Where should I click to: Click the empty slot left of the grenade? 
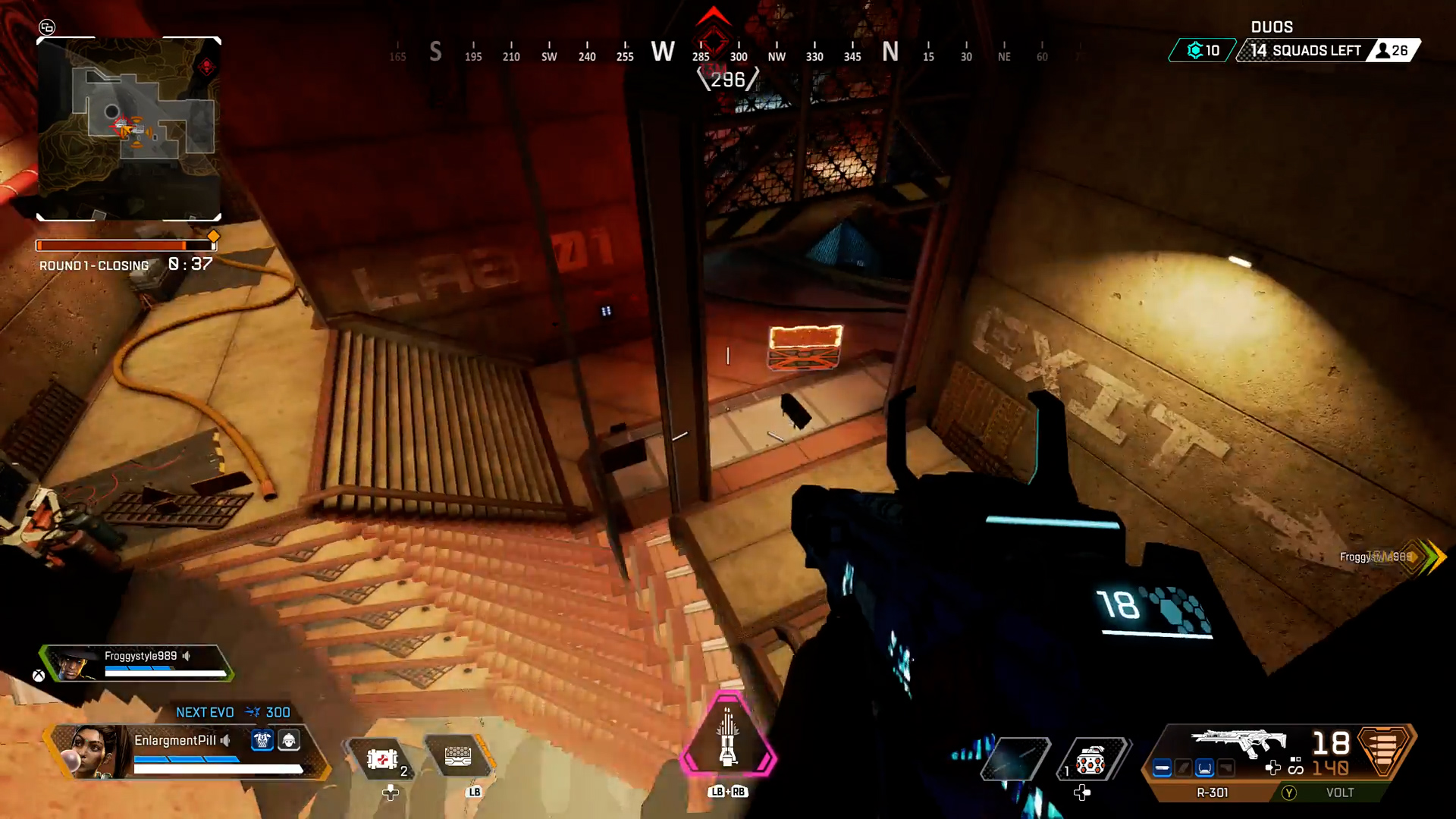(1015, 758)
